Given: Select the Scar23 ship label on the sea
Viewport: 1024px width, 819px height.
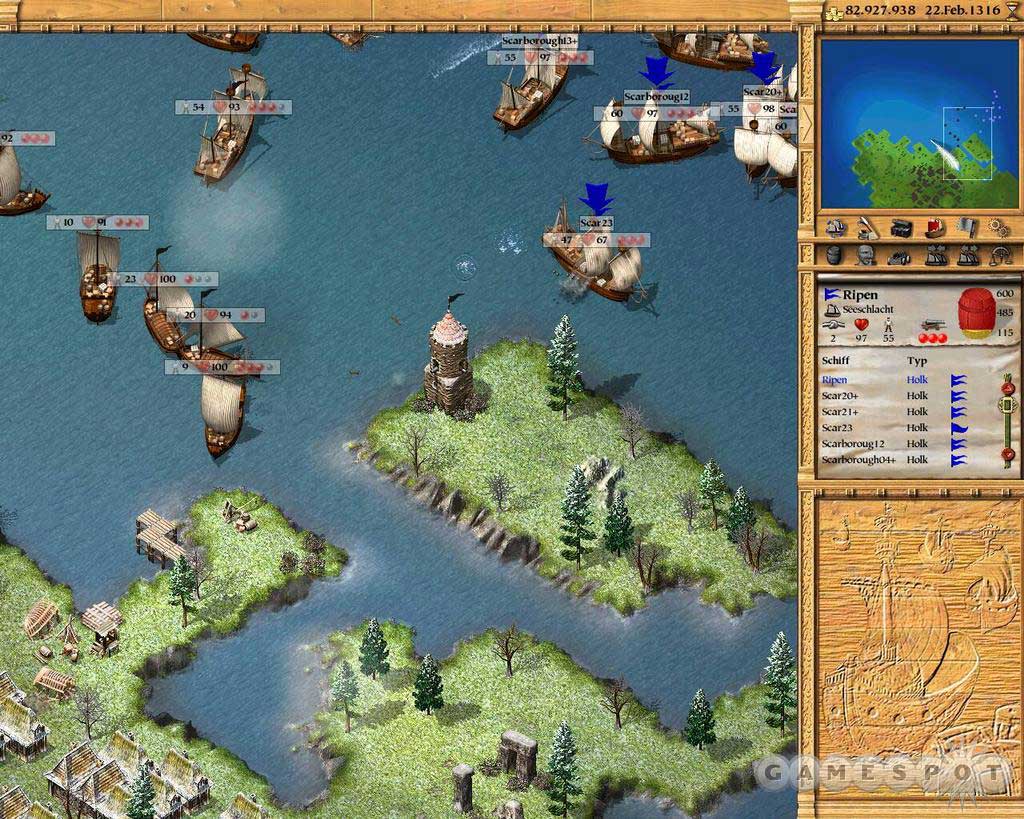Looking at the screenshot, I should (596, 222).
